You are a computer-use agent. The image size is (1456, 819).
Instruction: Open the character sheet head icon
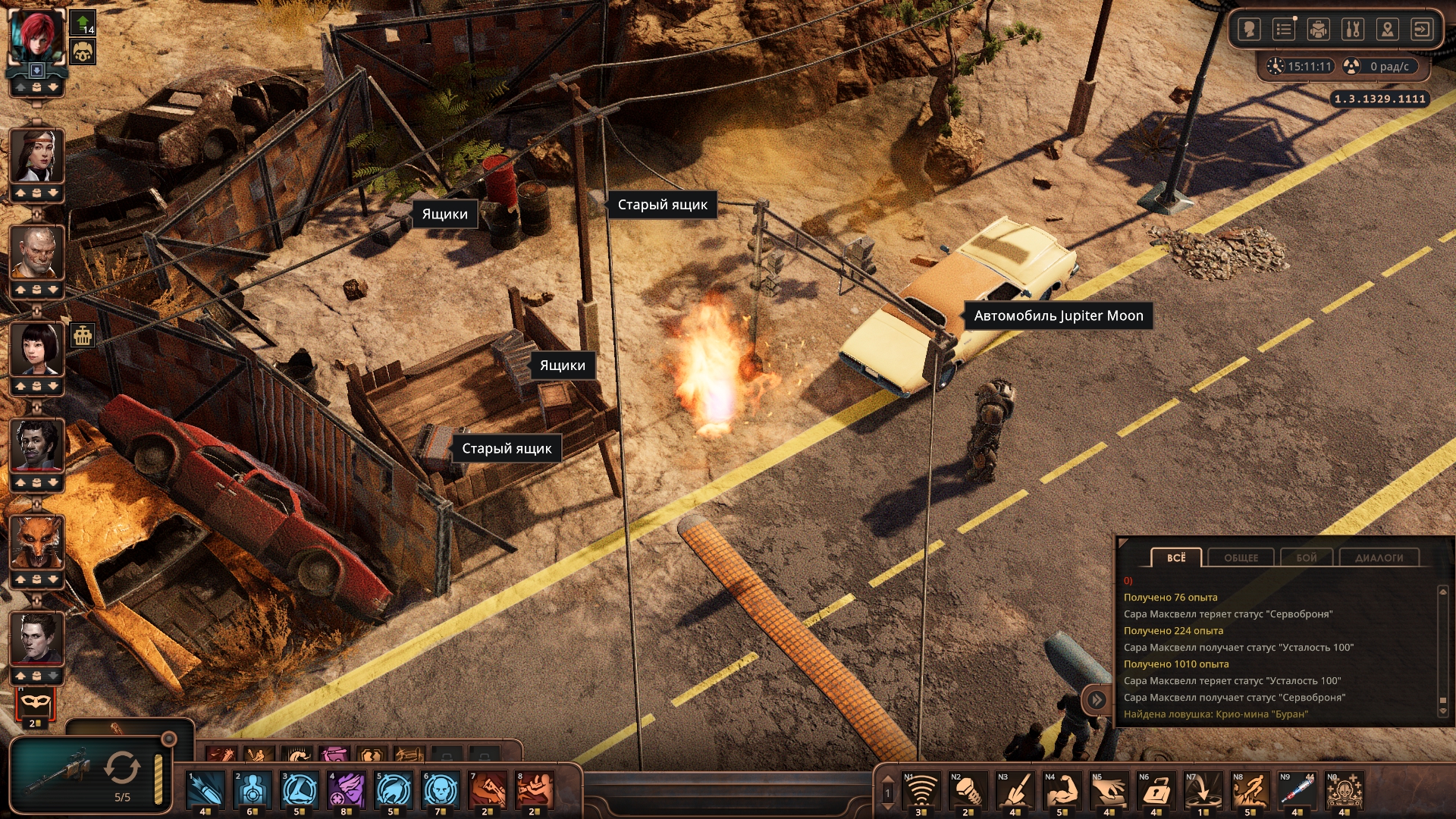(x=1249, y=30)
